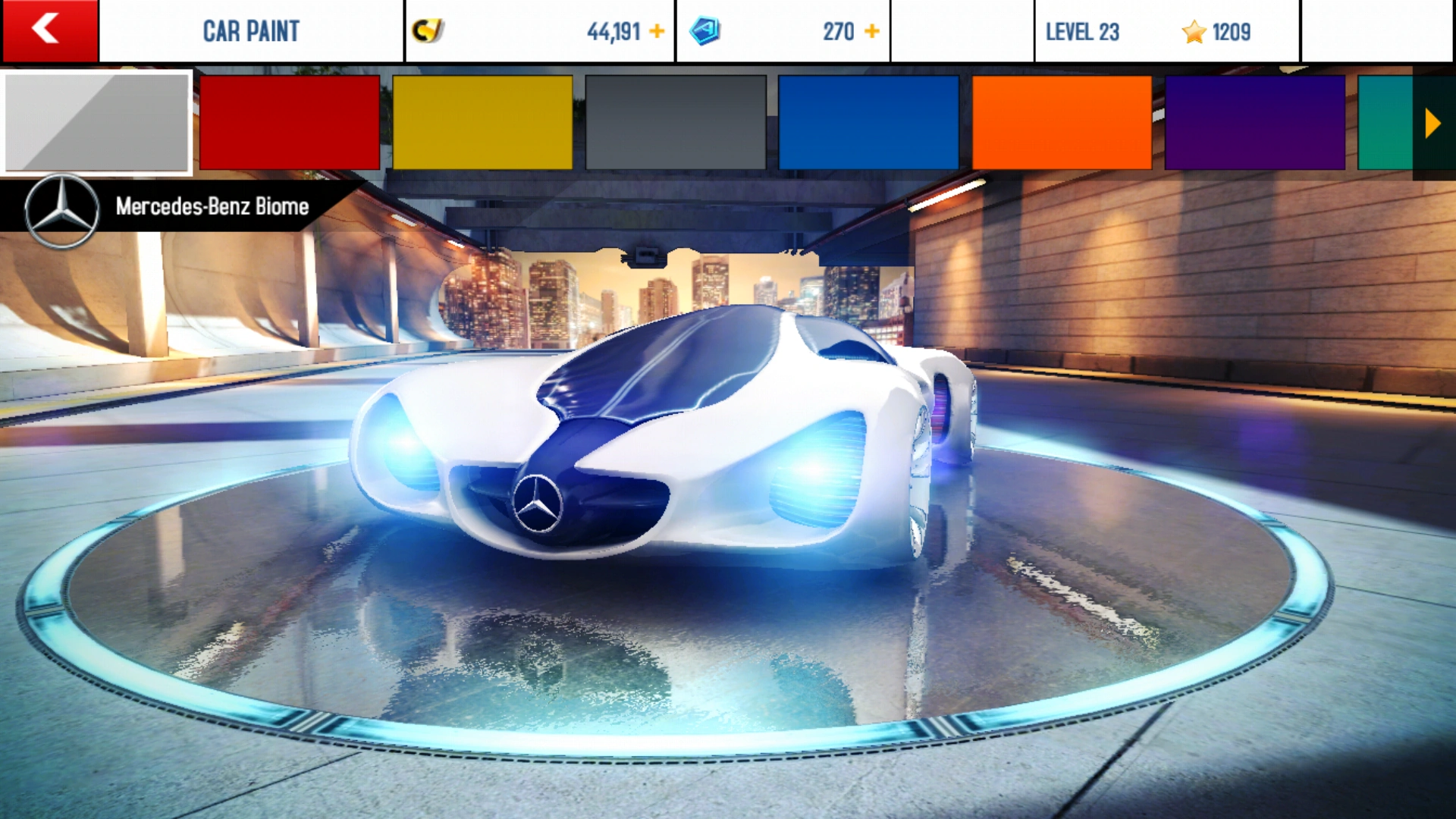1456x819 pixels.
Task: Open the Level 23 player profile panel
Action: click(x=1166, y=31)
